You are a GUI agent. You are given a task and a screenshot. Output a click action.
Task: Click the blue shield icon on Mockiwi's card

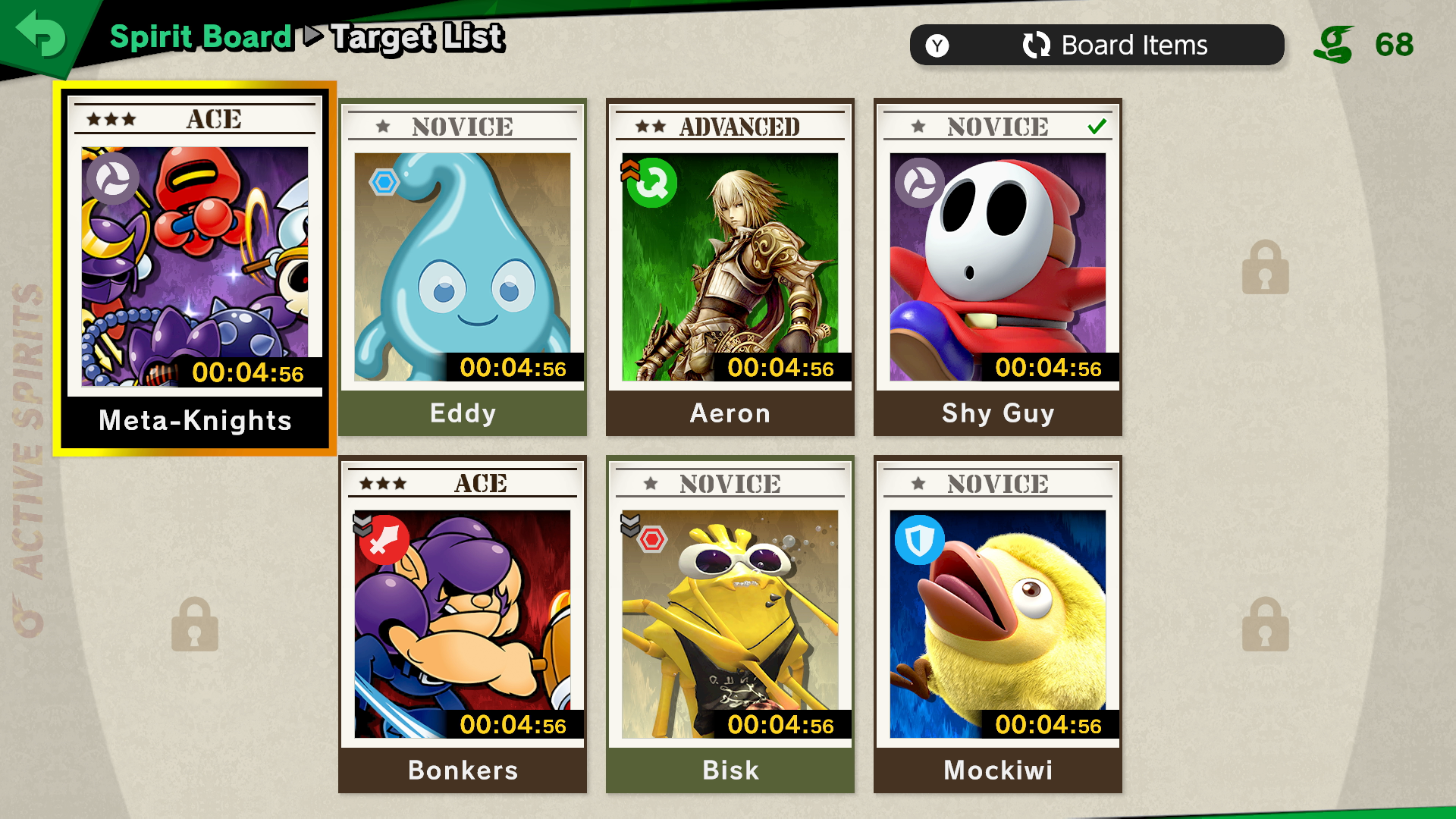pyautogui.click(x=919, y=540)
